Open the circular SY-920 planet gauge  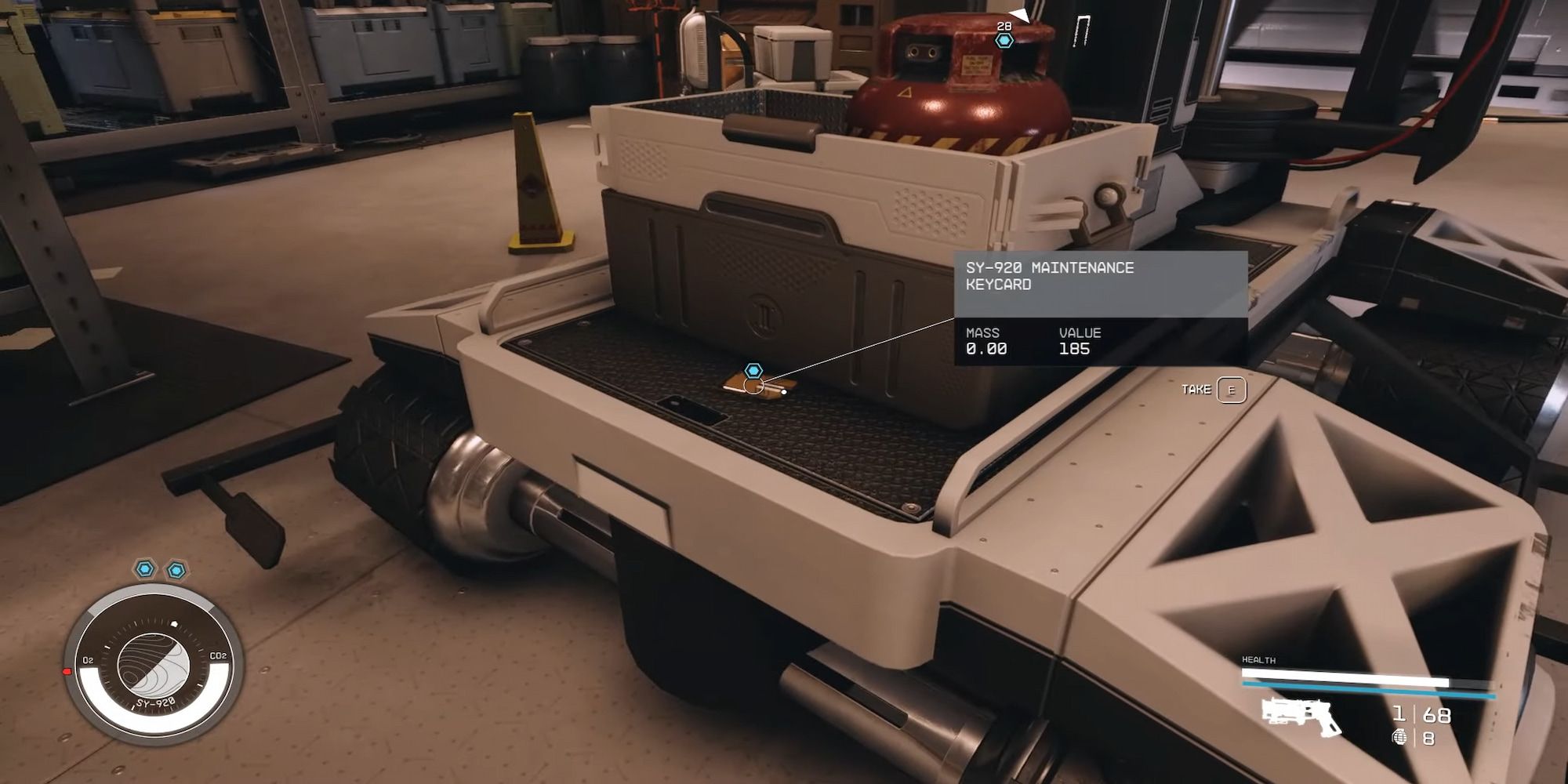[154, 666]
